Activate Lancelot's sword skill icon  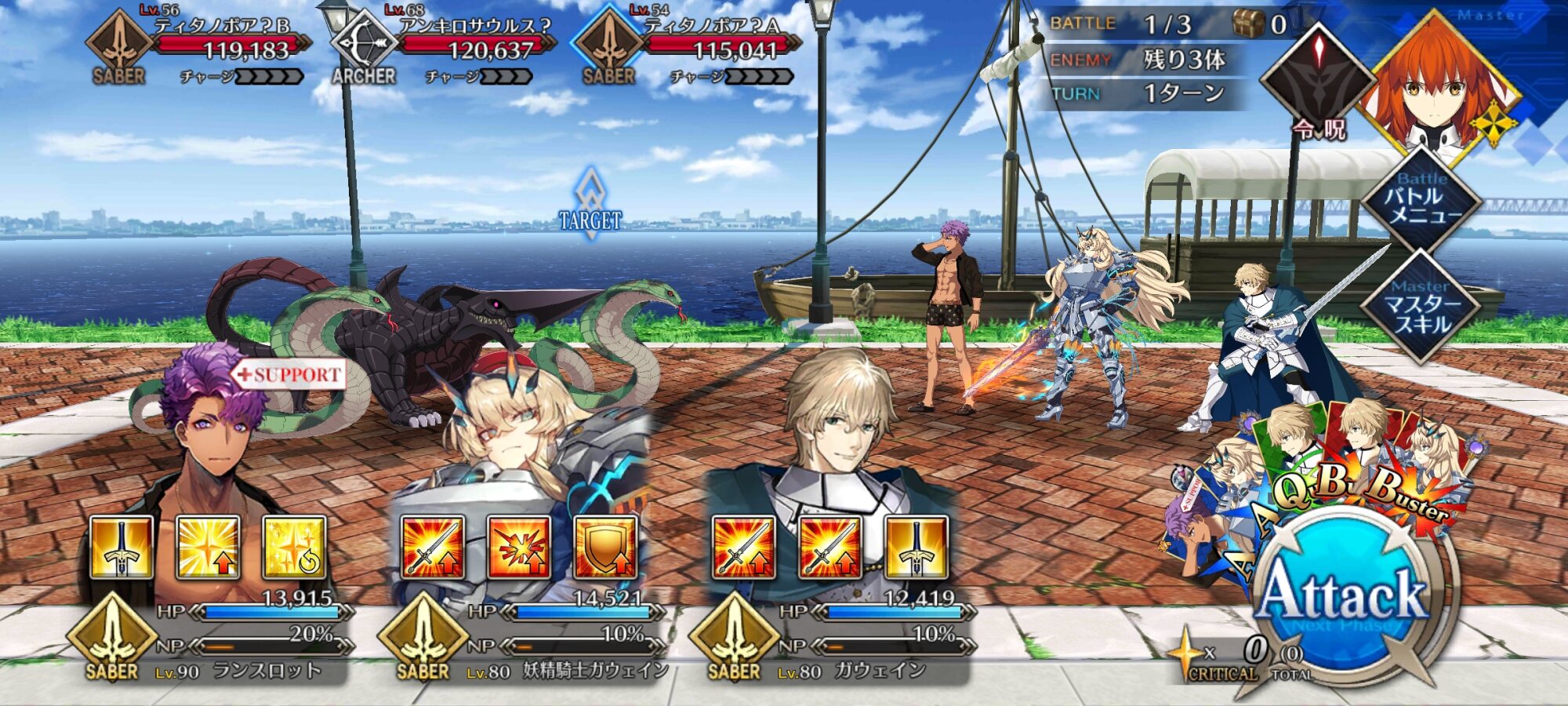[122, 547]
